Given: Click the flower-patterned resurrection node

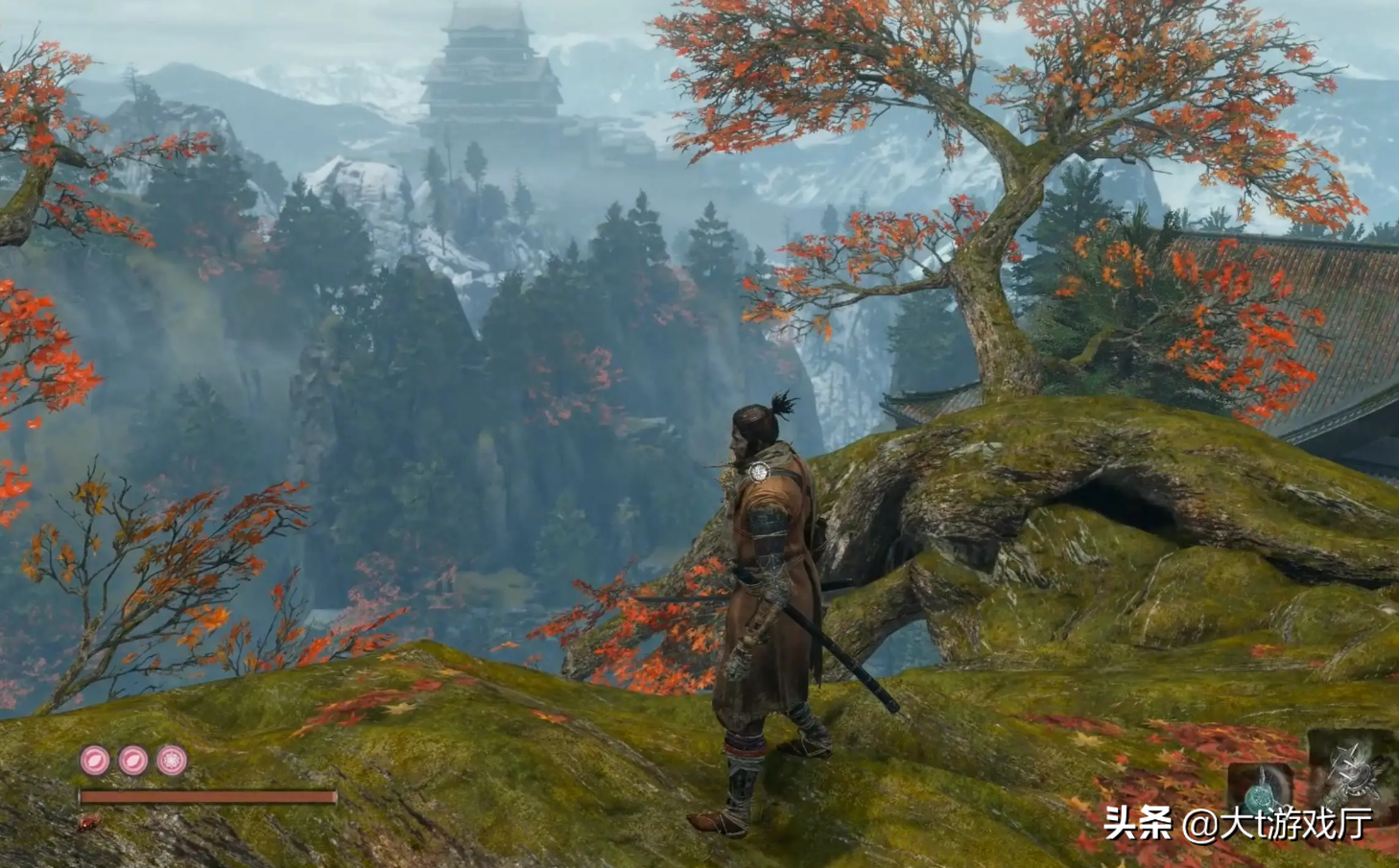Looking at the screenshot, I should click(x=172, y=761).
